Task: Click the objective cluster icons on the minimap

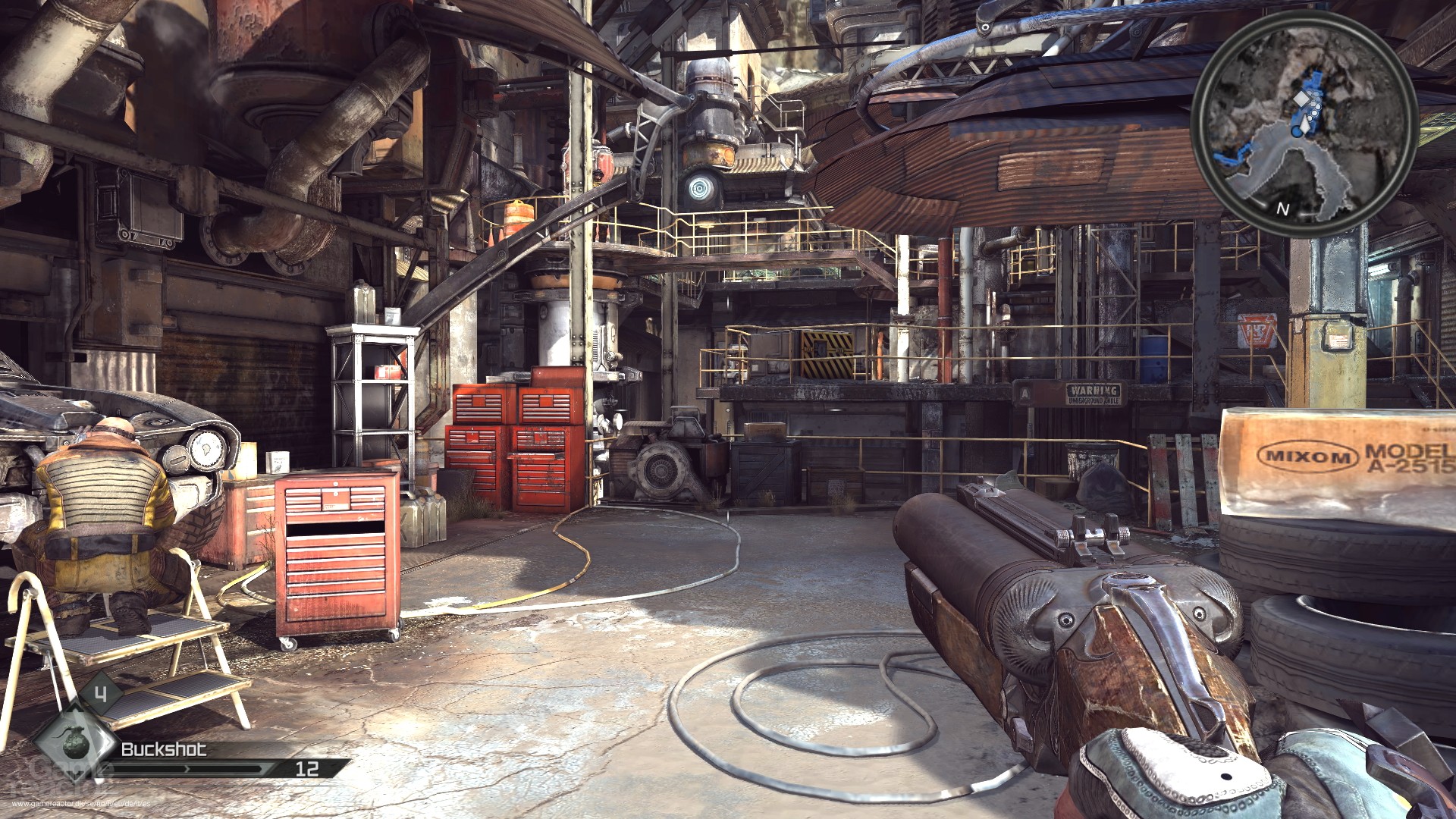Action: (x=1315, y=104)
